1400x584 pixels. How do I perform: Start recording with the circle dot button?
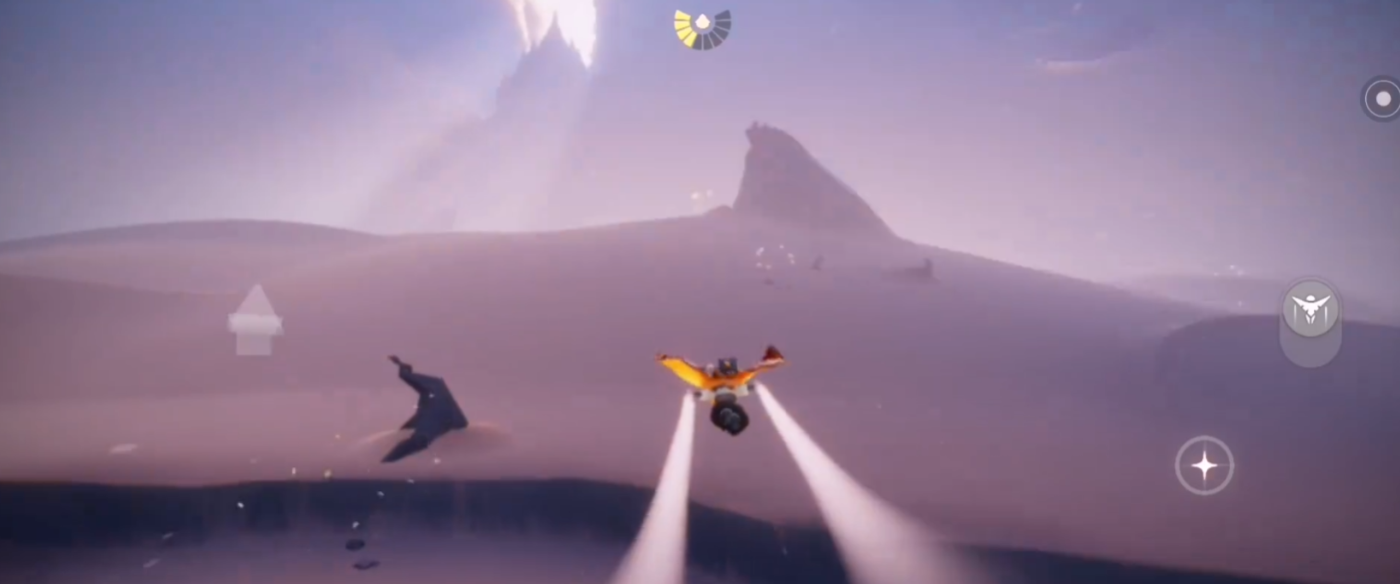pyautogui.click(x=1383, y=99)
